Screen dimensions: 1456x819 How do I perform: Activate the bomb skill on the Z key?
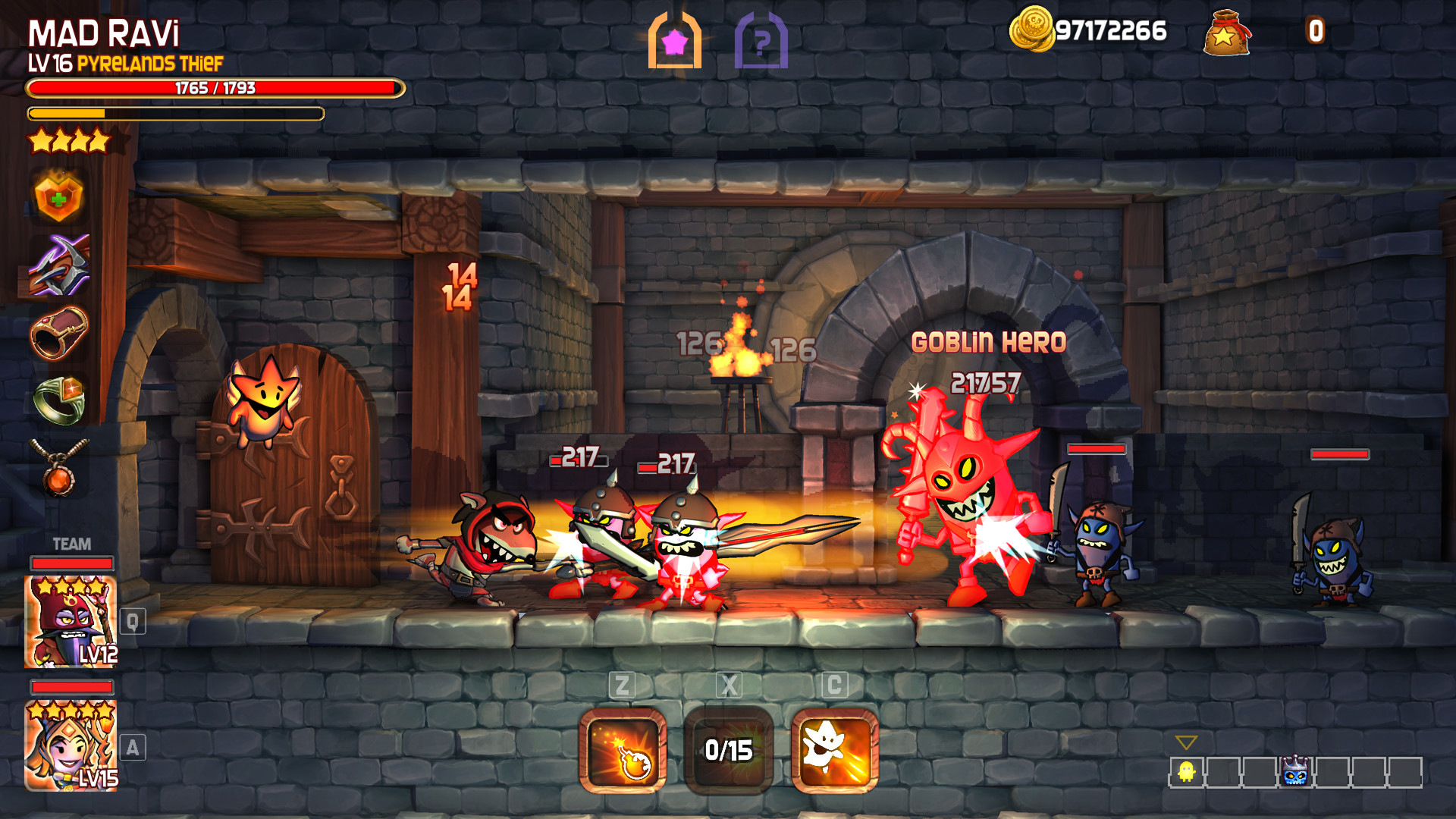622,751
